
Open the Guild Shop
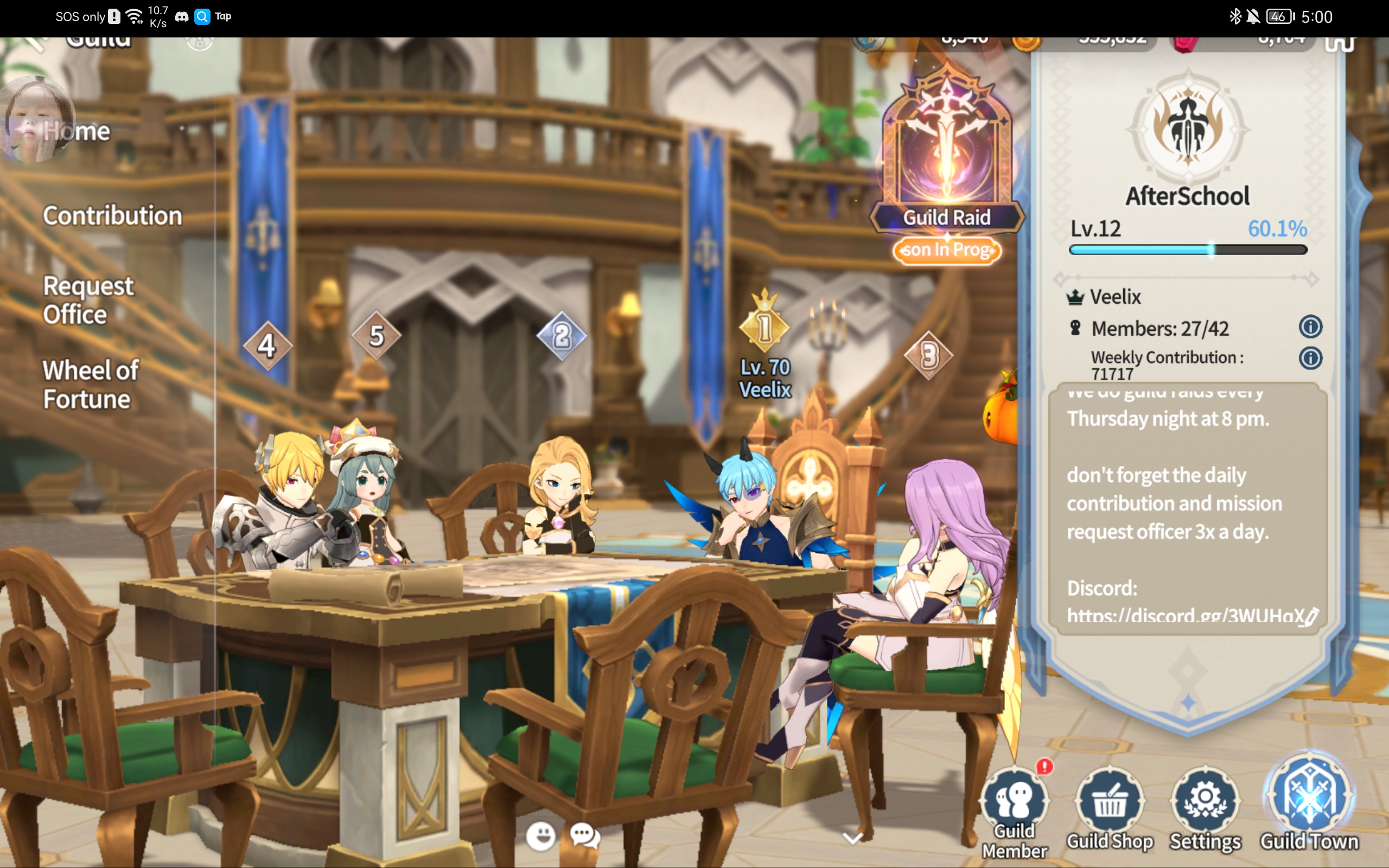coord(1110,809)
